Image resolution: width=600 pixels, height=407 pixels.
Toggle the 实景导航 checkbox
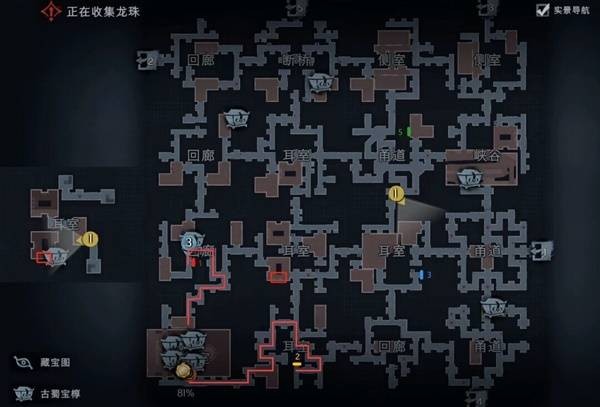pyautogui.click(x=543, y=10)
